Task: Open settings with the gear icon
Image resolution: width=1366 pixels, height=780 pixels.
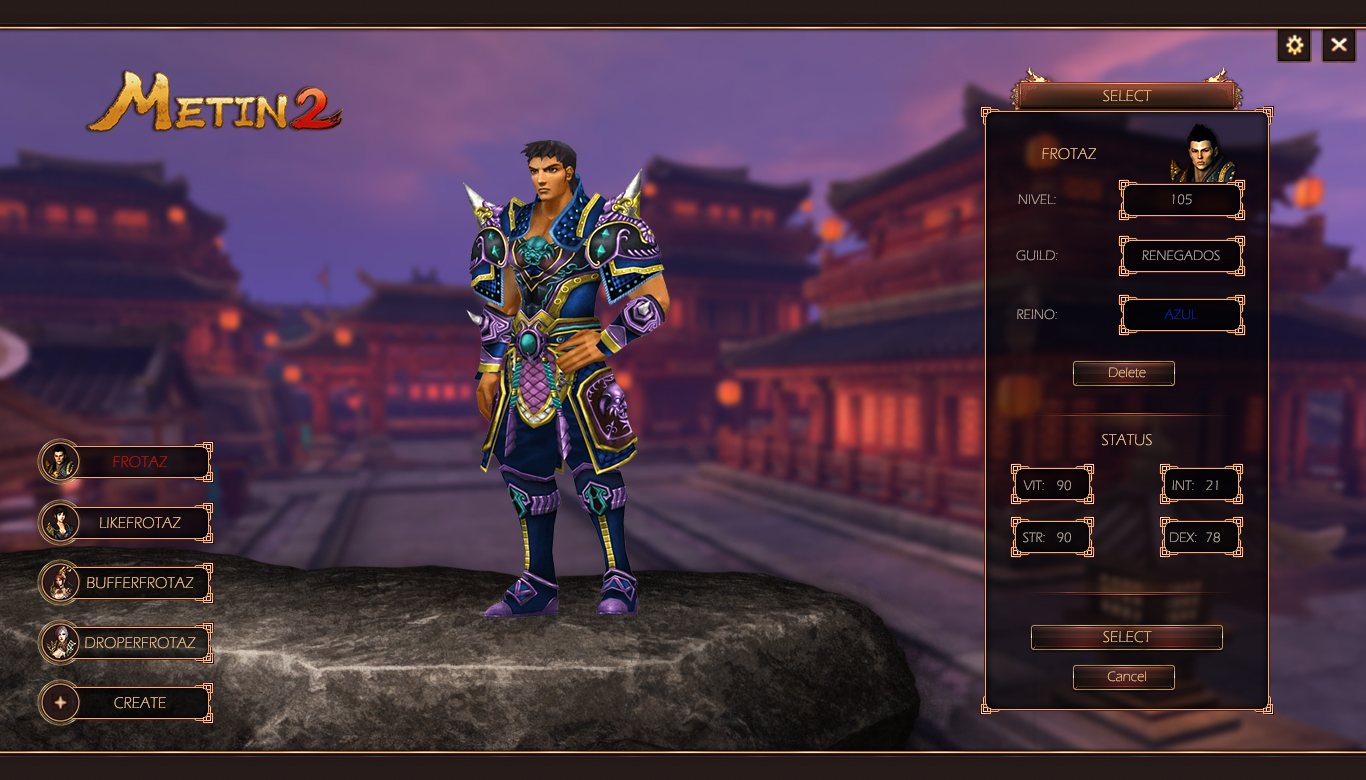Action: click(1294, 45)
